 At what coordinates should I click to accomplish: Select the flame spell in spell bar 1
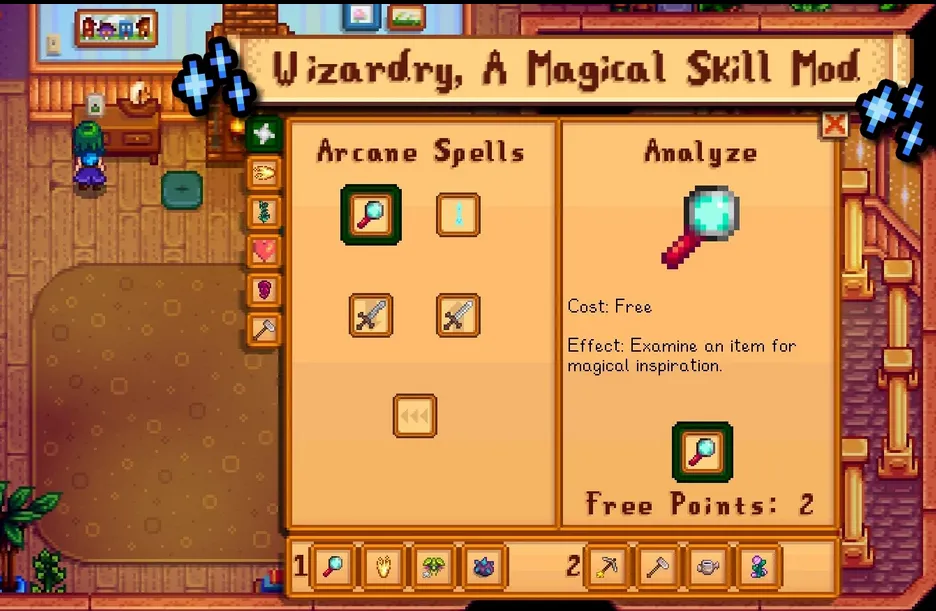tap(382, 568)
